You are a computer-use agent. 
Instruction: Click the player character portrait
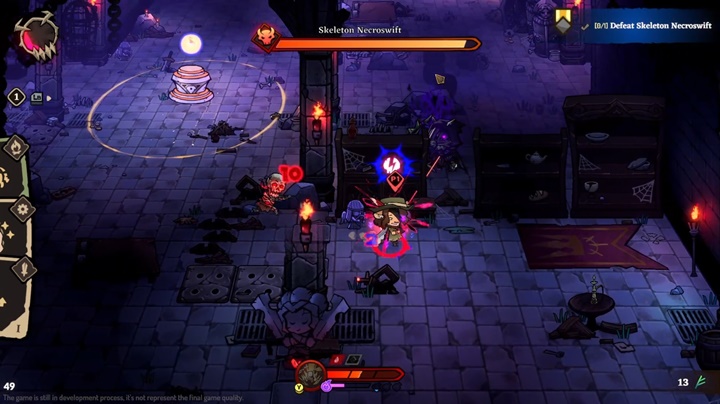pyautogui.click(x=310, y=374)
